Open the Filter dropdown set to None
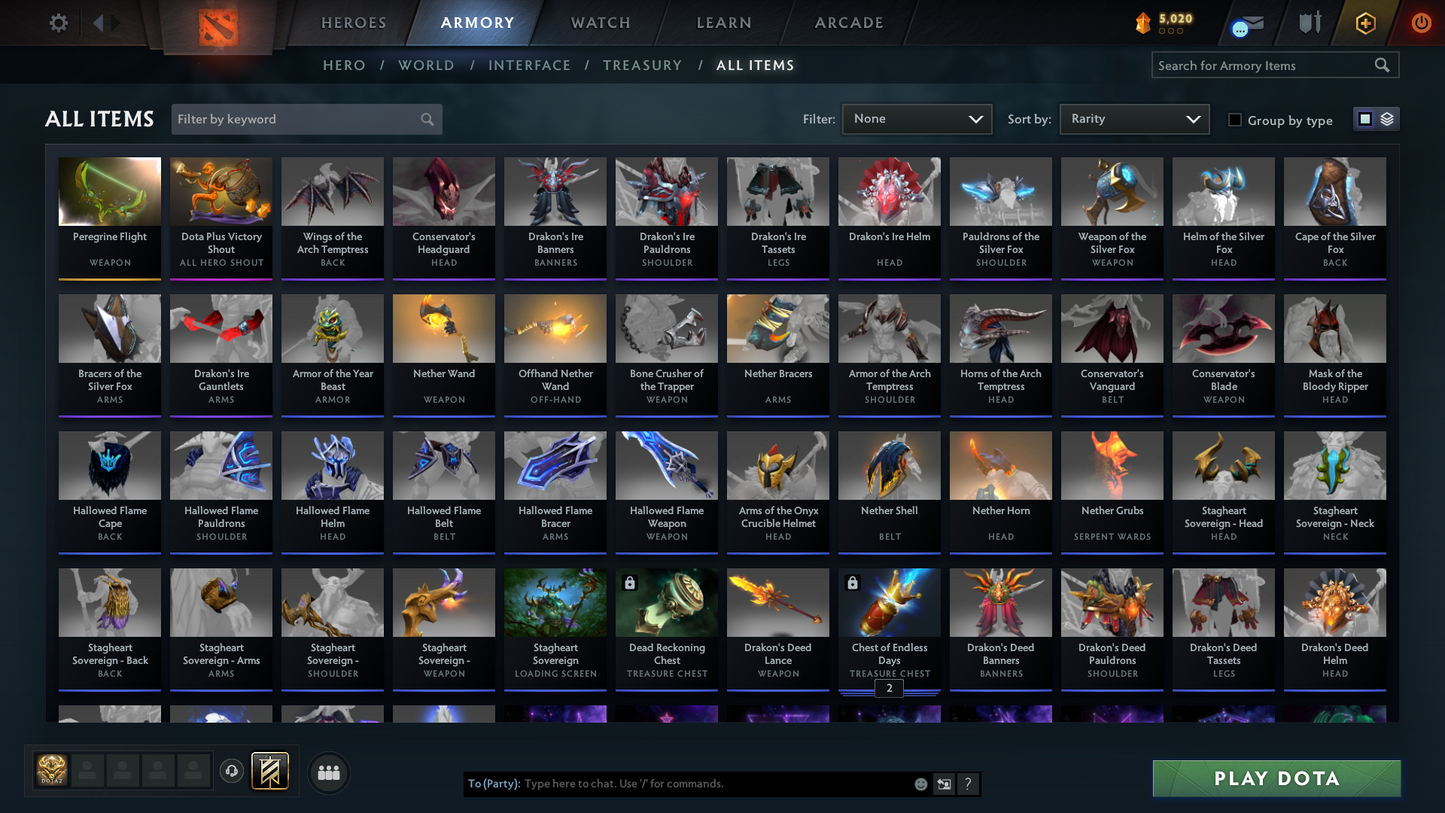 916,118
